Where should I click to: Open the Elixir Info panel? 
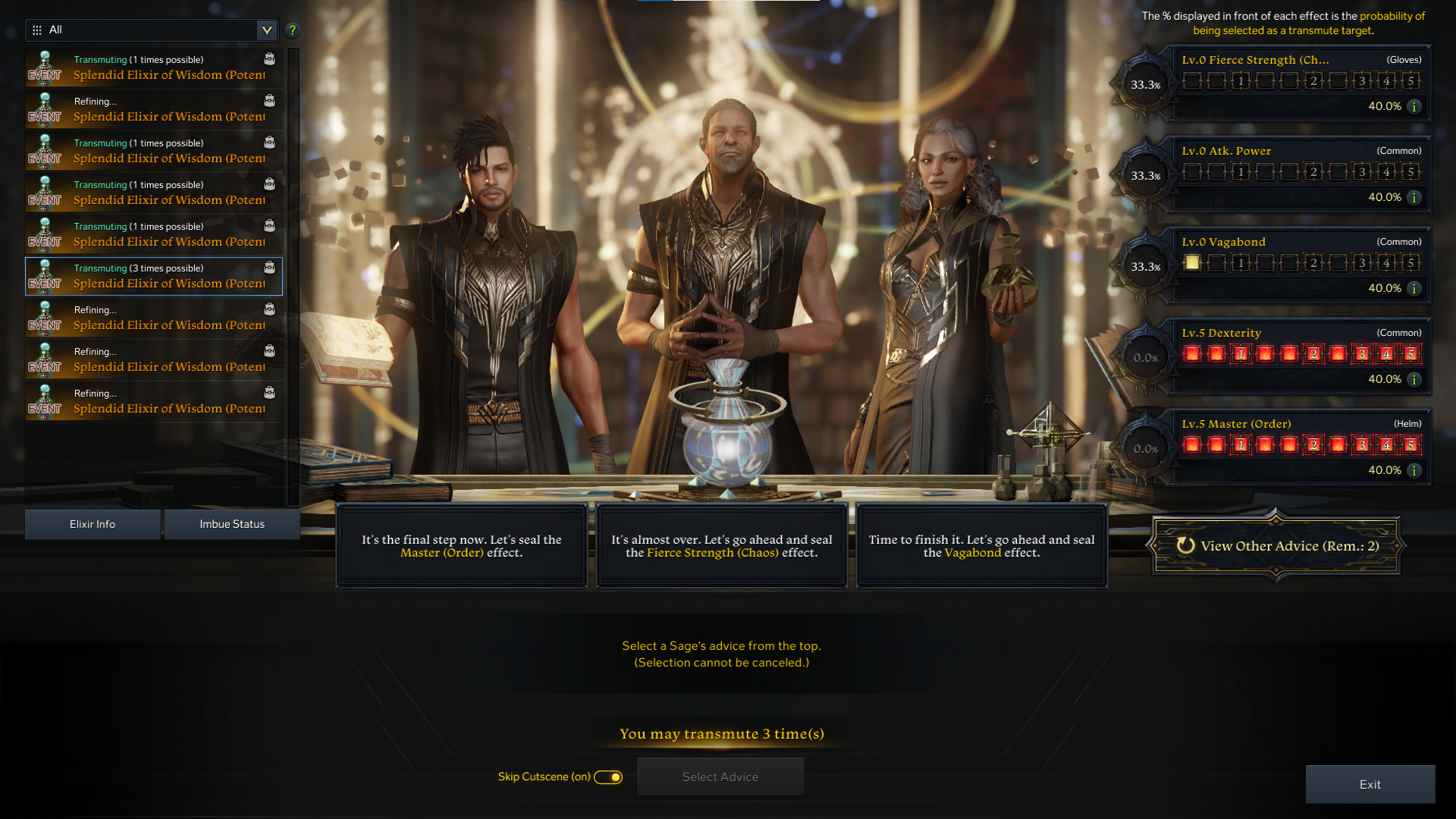point(93,524)
